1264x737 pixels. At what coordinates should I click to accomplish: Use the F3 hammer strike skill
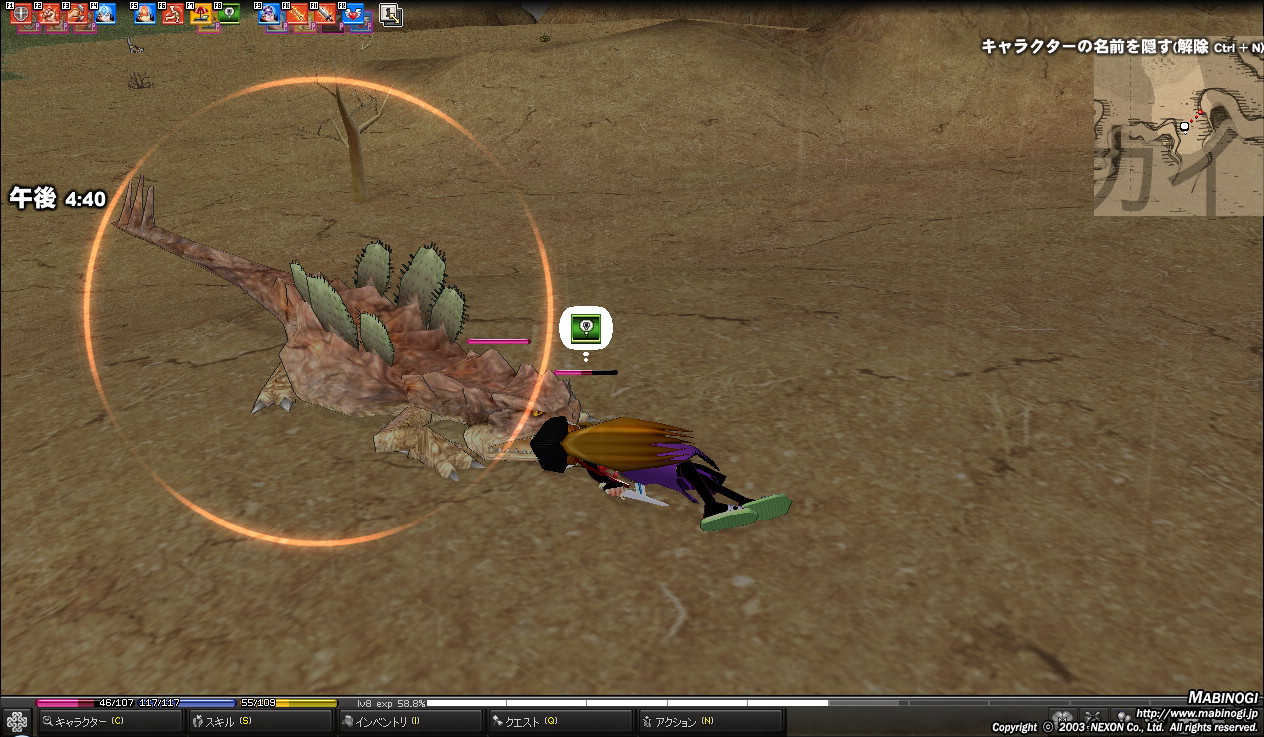pos(77,15)
